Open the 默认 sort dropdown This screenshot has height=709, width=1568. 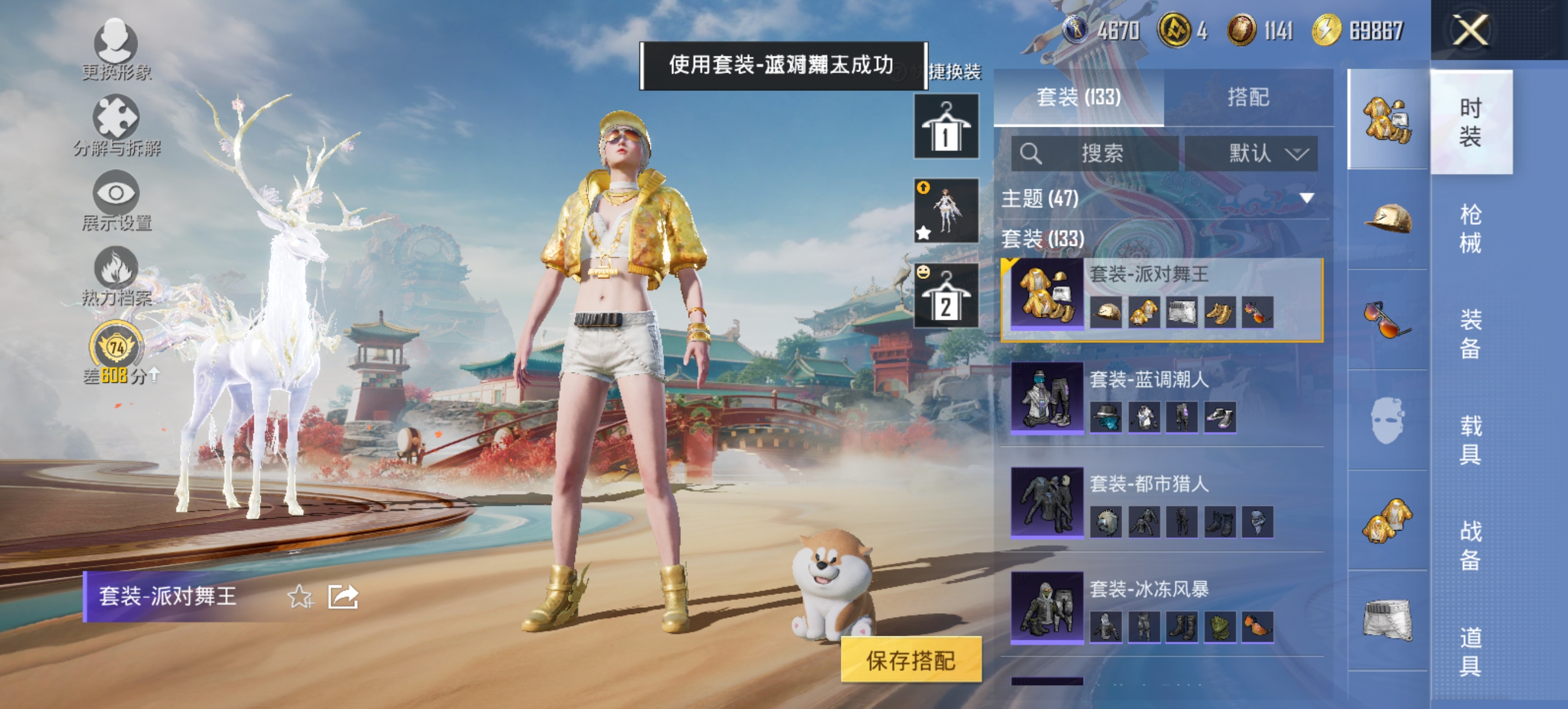(1251, 153)
